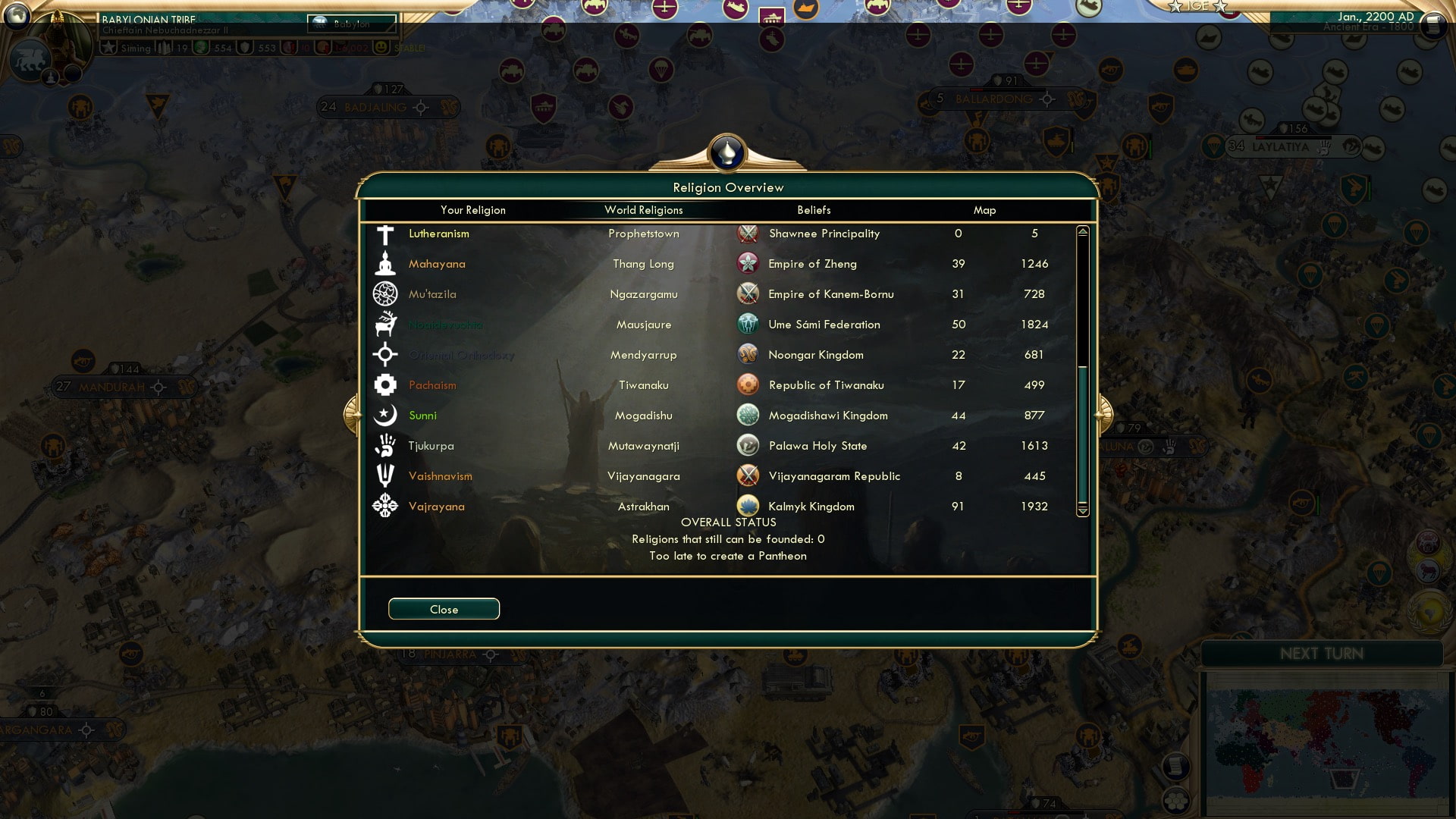The height and width of the screenshot is (819, 1456).
Task: Click the Vaishnavism trident icon
Action: click(386, 475)
